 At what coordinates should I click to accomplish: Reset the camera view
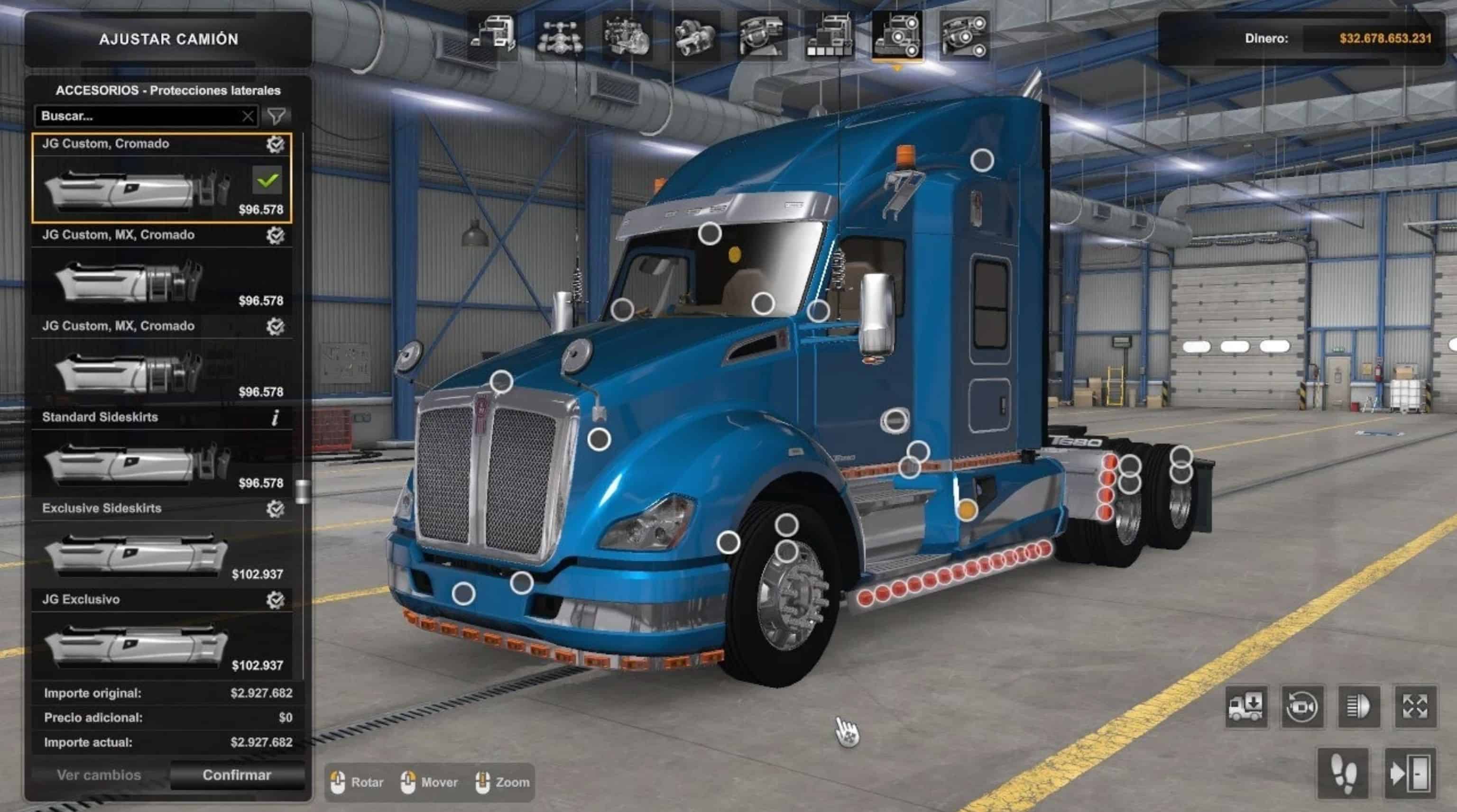[1302, 706]
